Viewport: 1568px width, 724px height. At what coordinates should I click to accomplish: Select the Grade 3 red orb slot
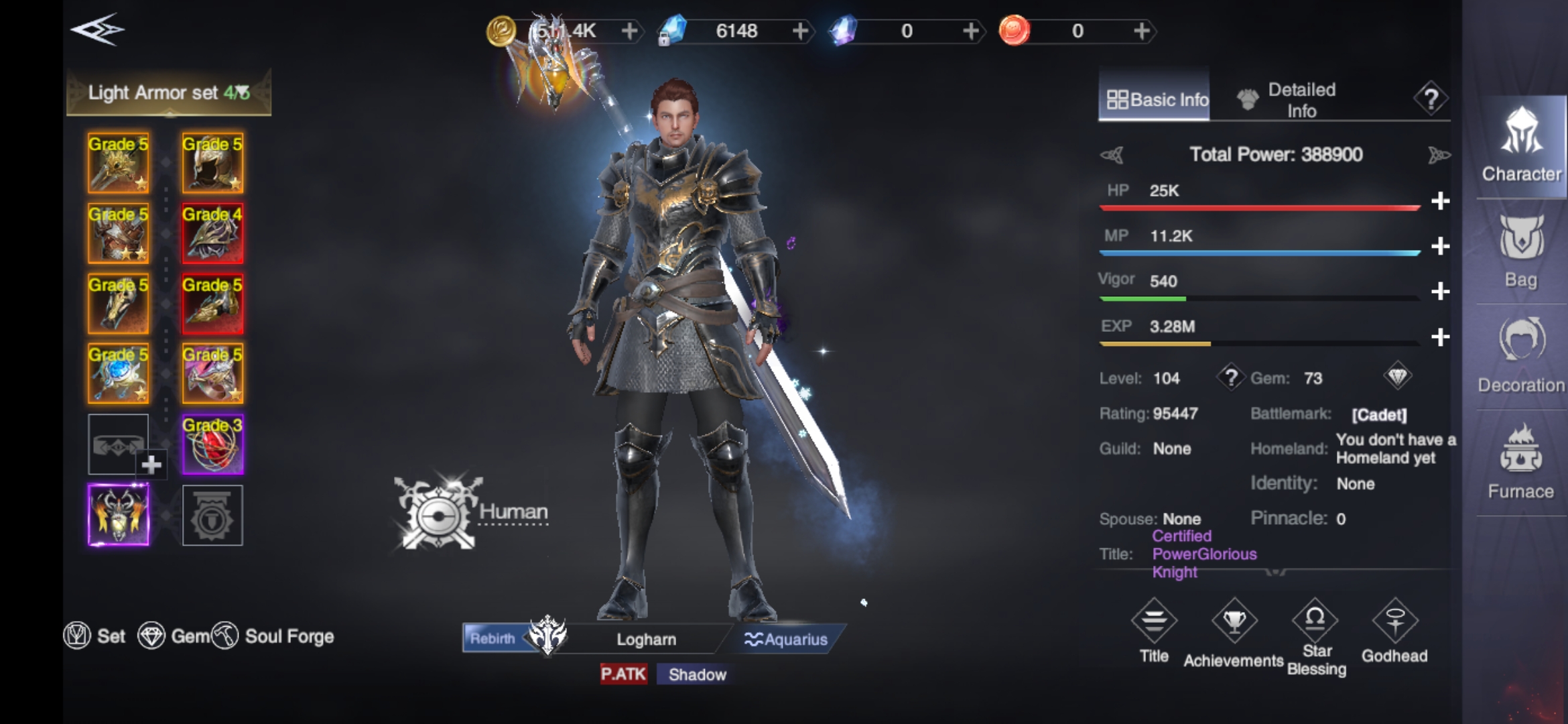pos(212,444)
